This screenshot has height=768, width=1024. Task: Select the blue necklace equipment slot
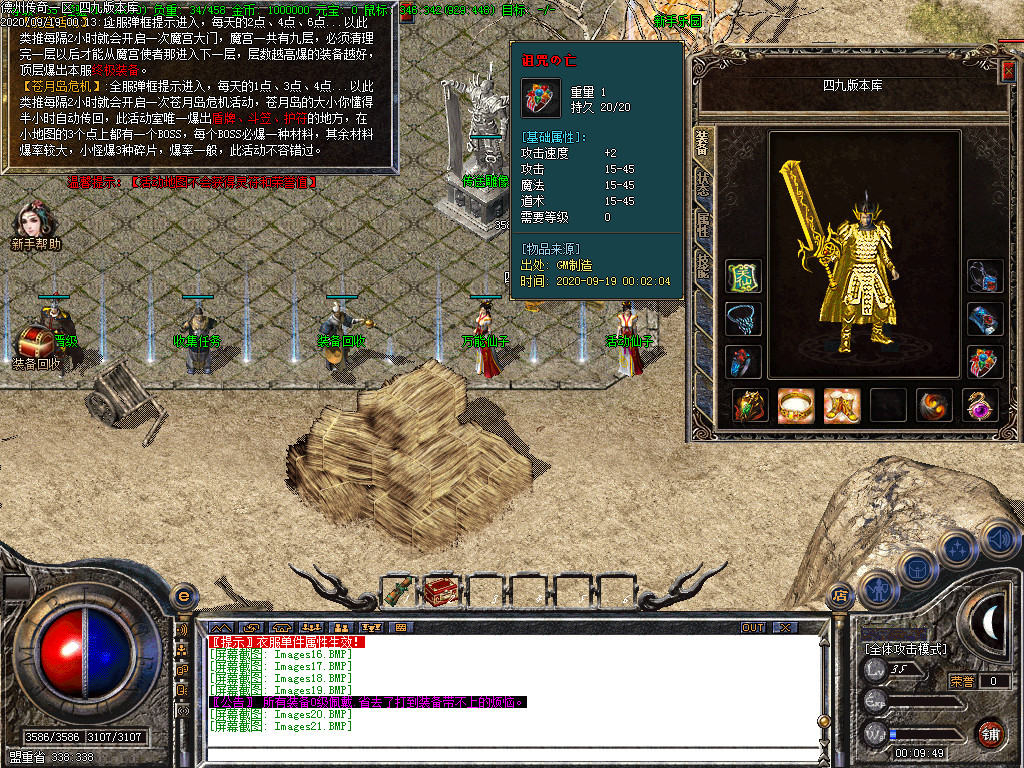coord(743,320)
